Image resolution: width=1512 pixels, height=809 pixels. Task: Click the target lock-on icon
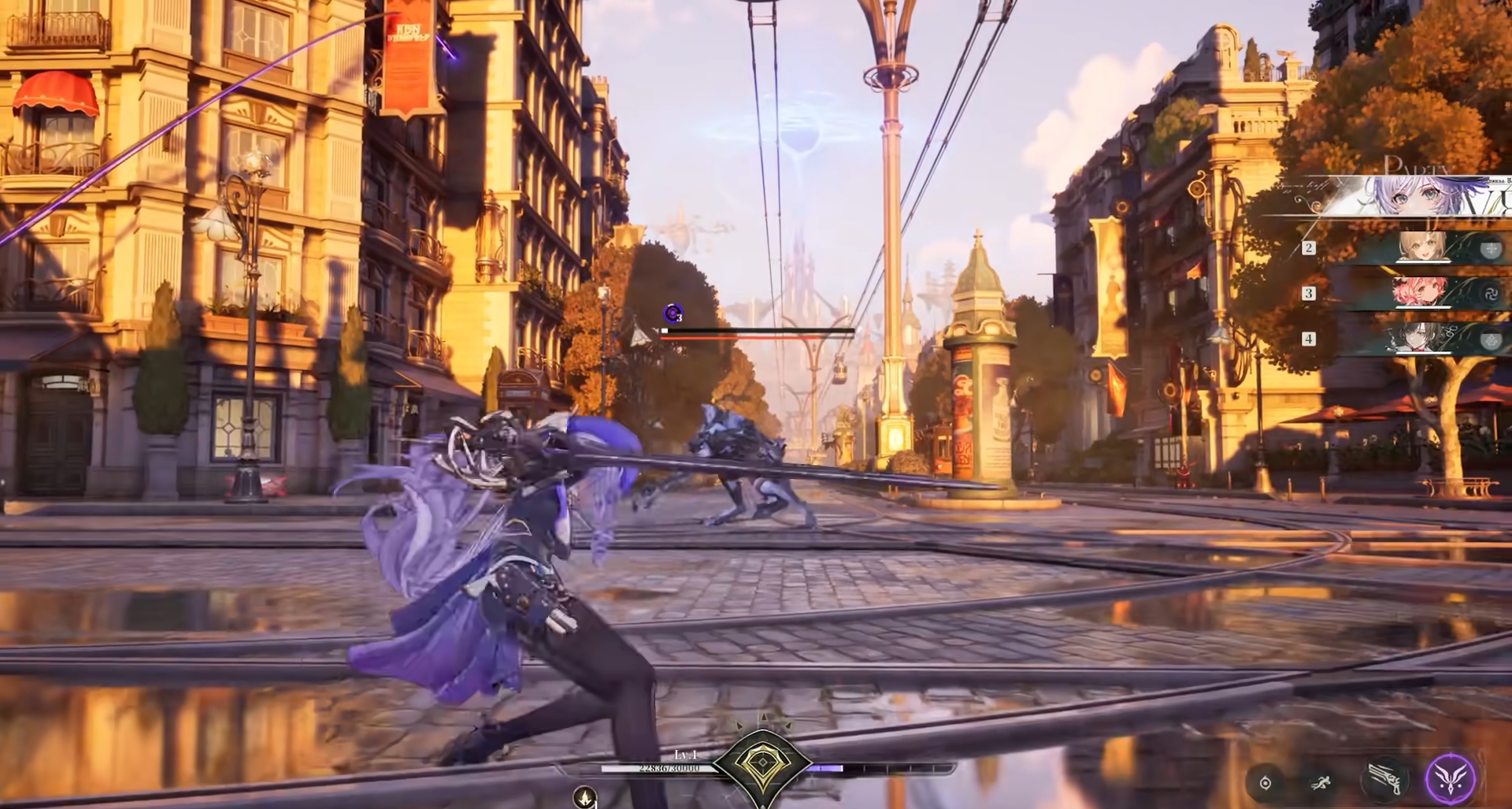point(1266,782)
